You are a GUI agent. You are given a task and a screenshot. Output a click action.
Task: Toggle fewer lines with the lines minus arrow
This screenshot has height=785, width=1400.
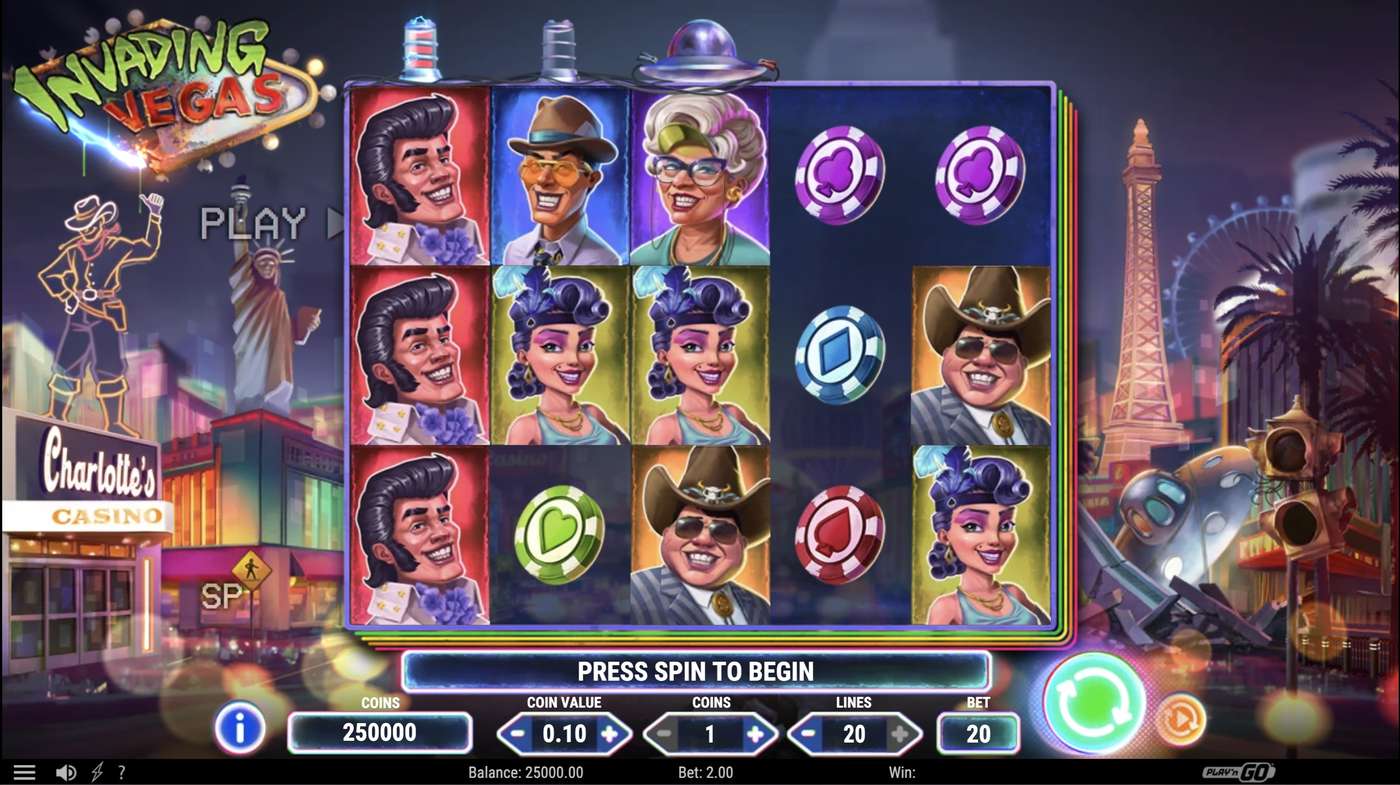tap(806, 732)
